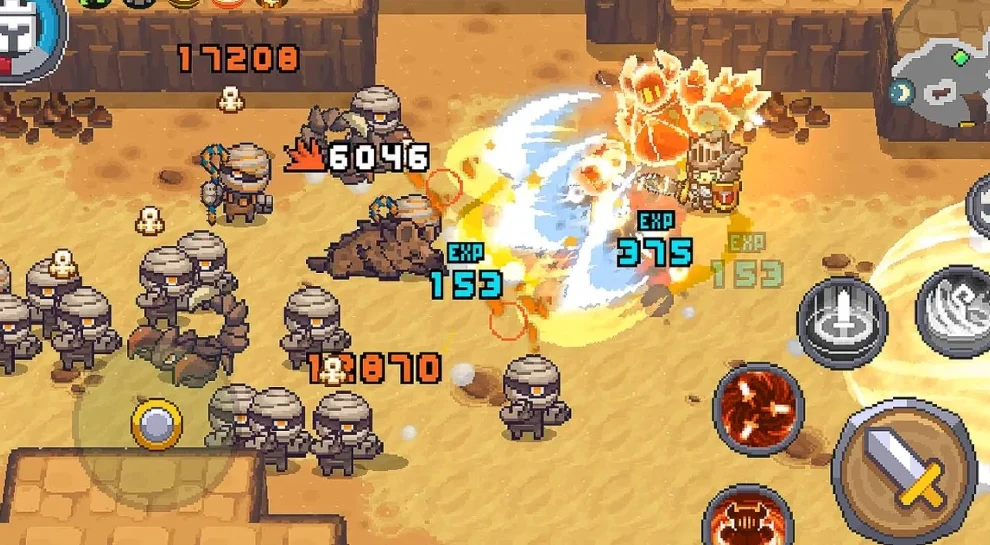The image size is (990, 545).
Task: Tap the virtual joystick knob
Action: click(157, 424)
